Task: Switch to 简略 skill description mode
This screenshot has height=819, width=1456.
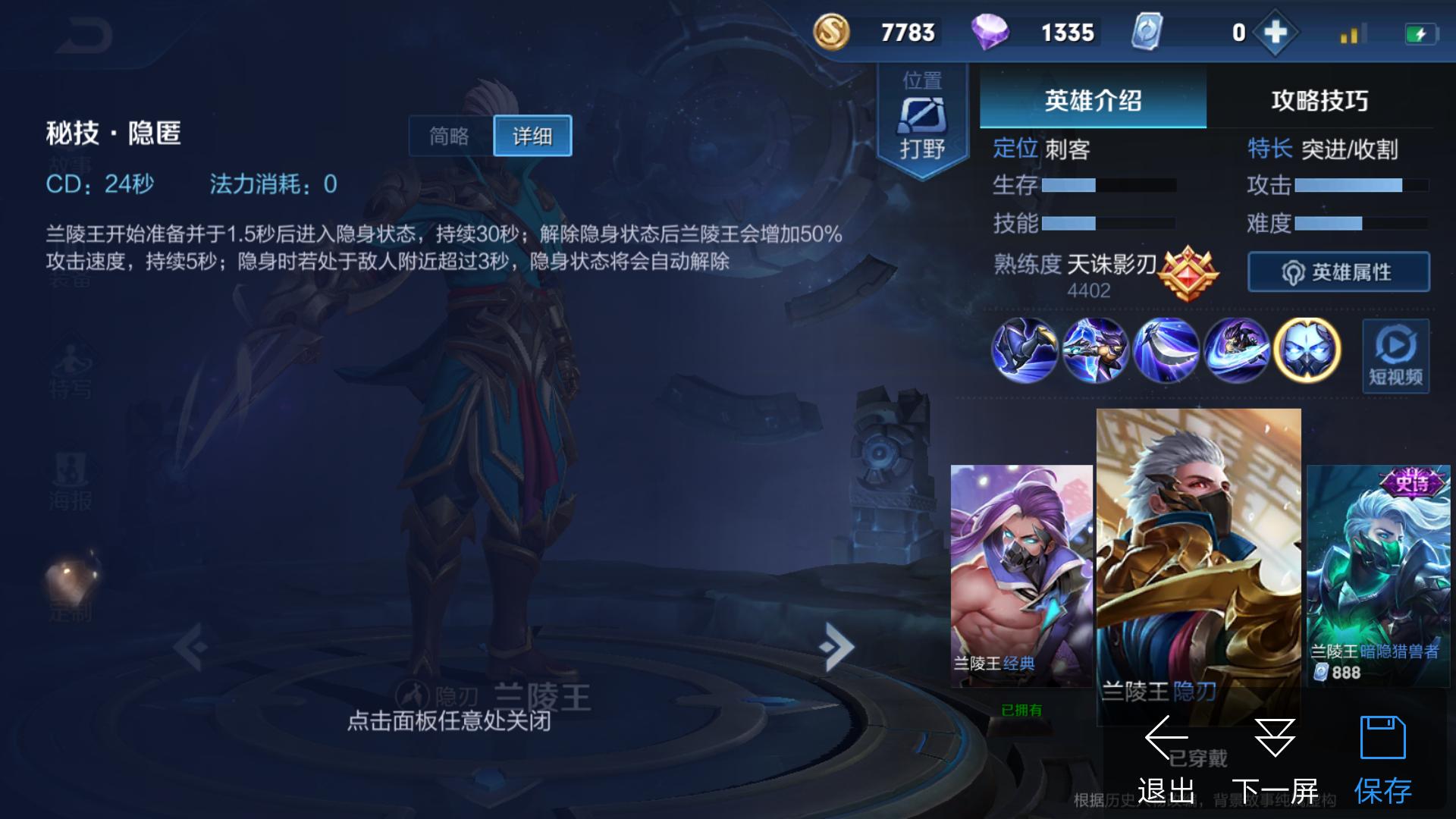Action: click(447, 135)
